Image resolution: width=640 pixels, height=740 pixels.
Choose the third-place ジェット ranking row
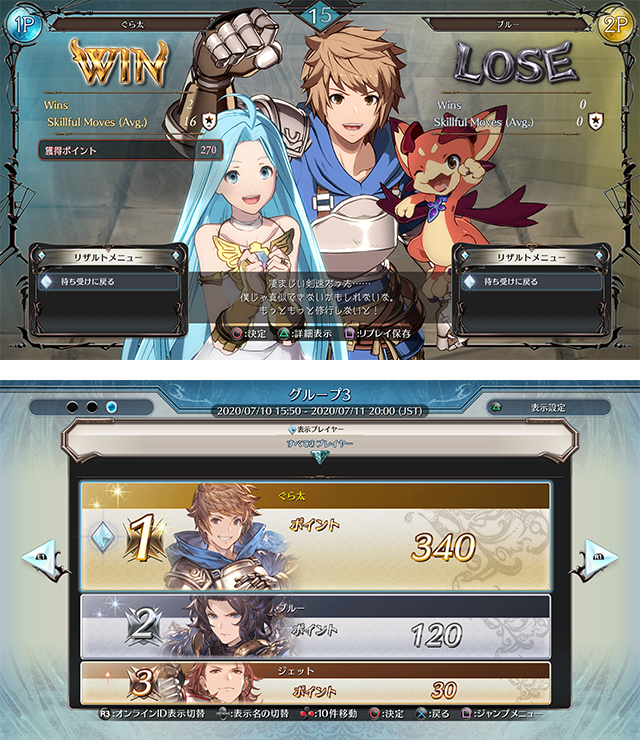(x=315, y=683)
